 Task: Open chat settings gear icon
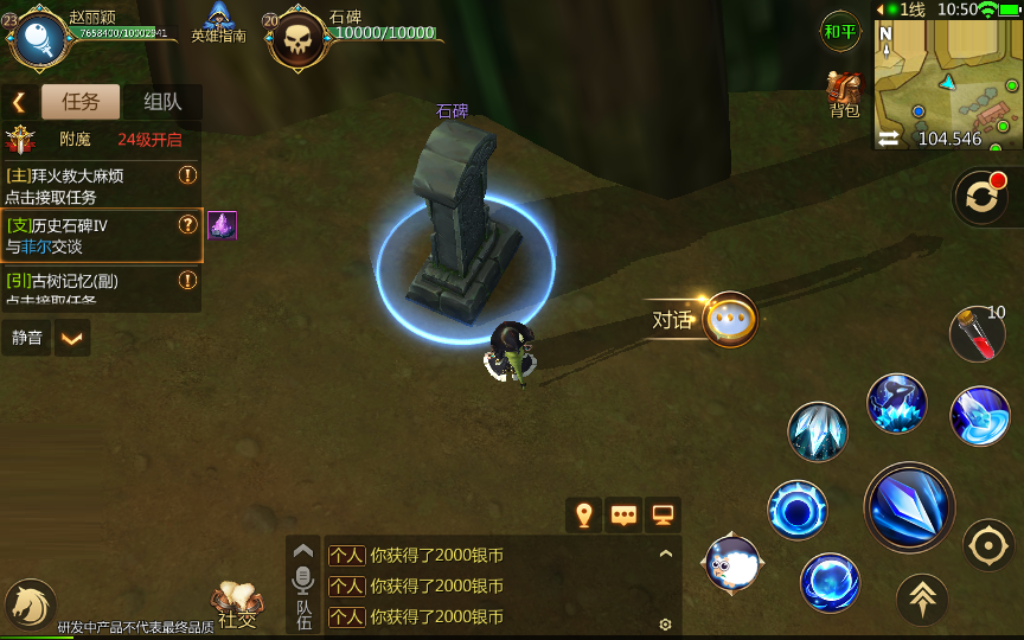[665, 625]
